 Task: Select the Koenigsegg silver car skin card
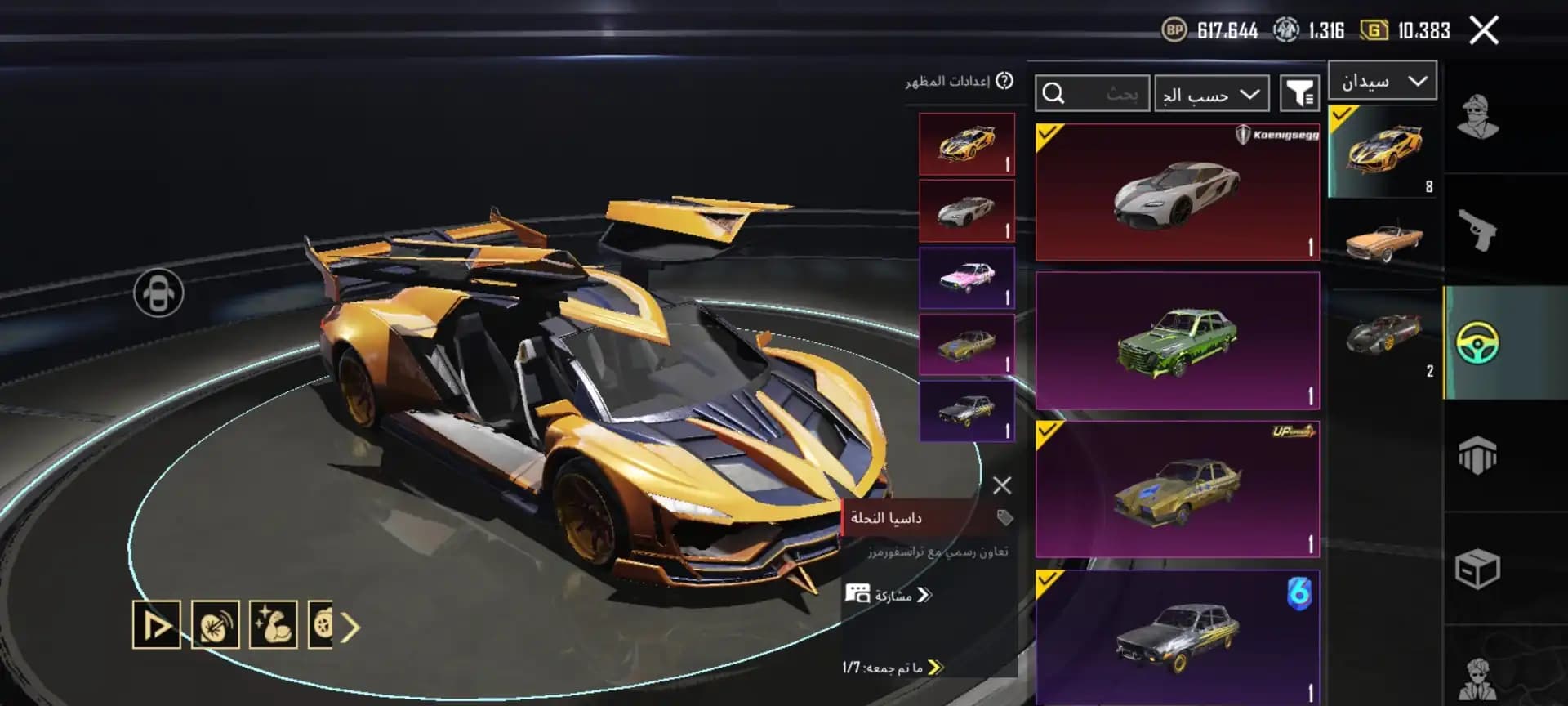pos(1177,193)
